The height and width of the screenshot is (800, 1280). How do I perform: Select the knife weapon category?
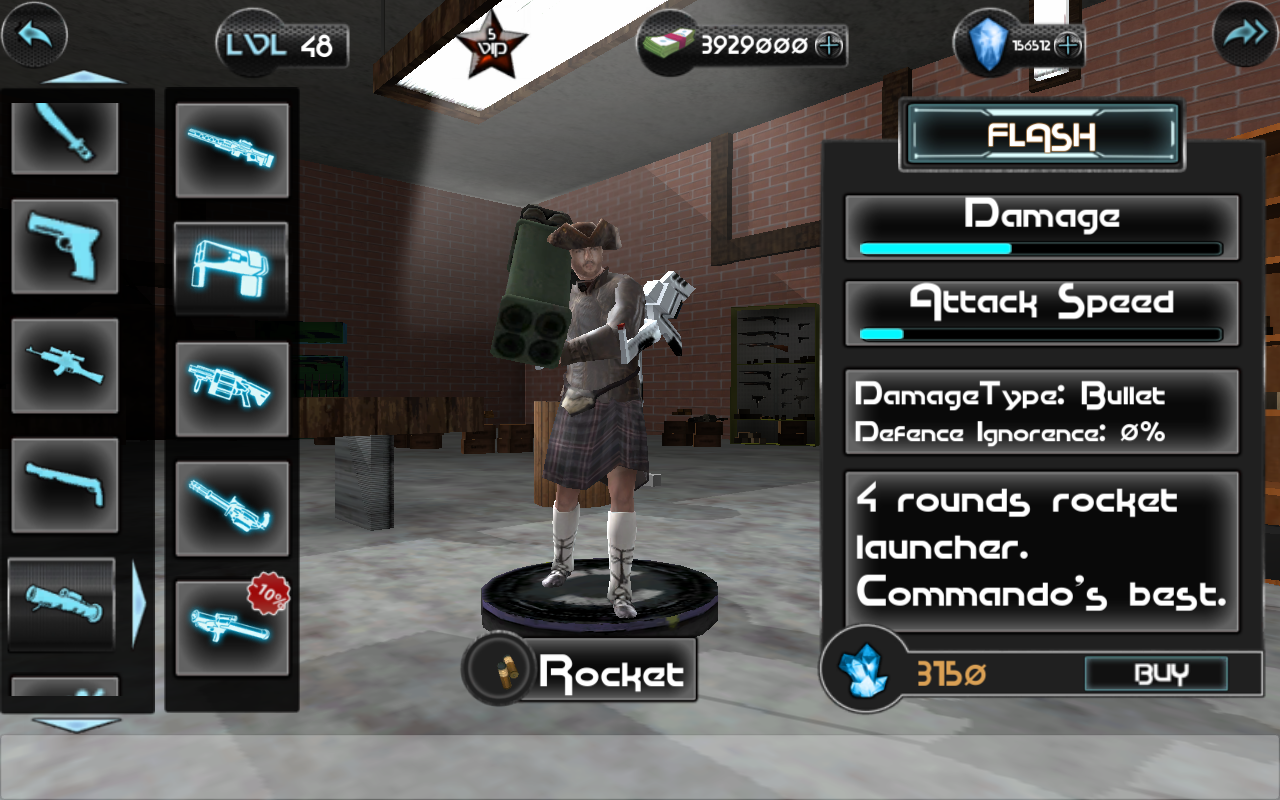tap(64, 135)
